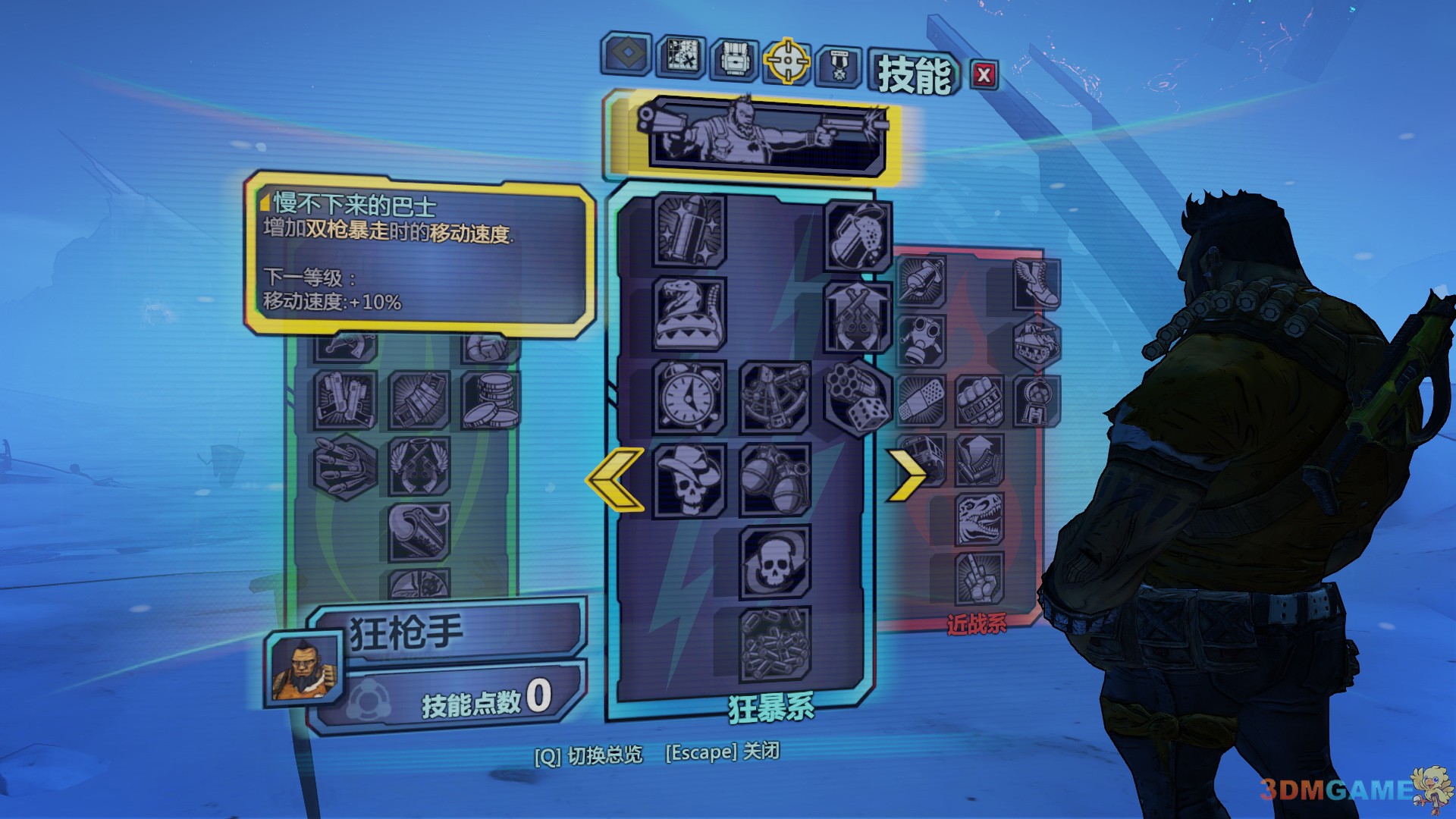This screenshot has height=819, width=1456.
Task: Open the diamond missions tab
Action: tap(626, 54)
